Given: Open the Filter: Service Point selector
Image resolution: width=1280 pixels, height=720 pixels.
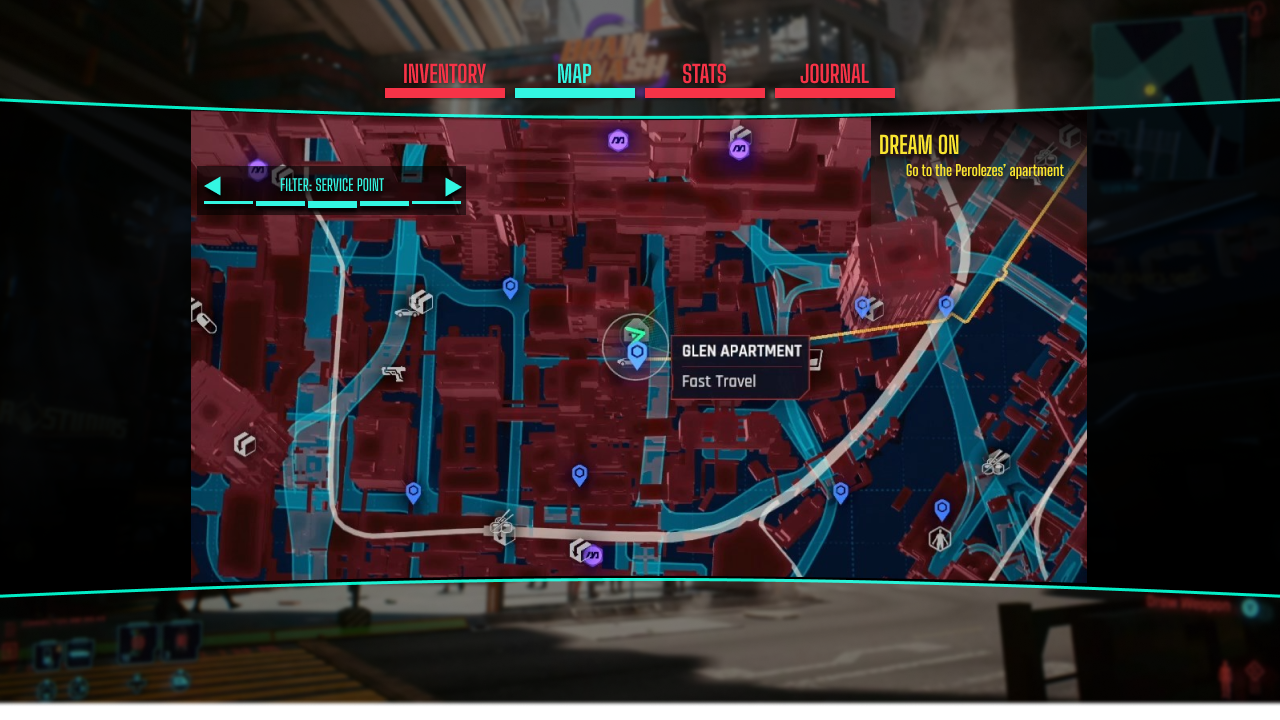Looking at the screenshot, I should [330, 185].
